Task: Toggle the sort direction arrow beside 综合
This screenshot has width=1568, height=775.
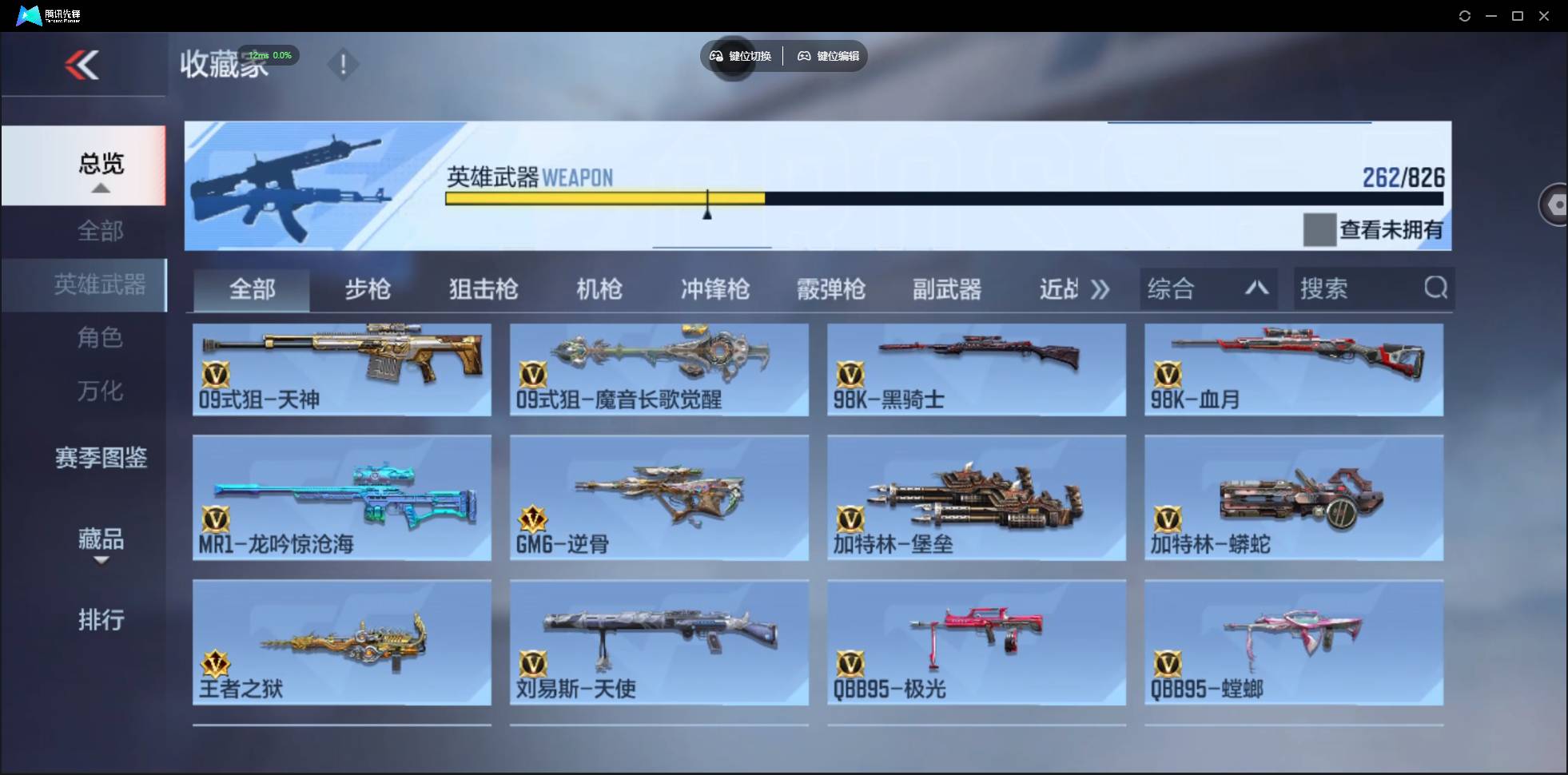Action: click(x=1257, y=288)
